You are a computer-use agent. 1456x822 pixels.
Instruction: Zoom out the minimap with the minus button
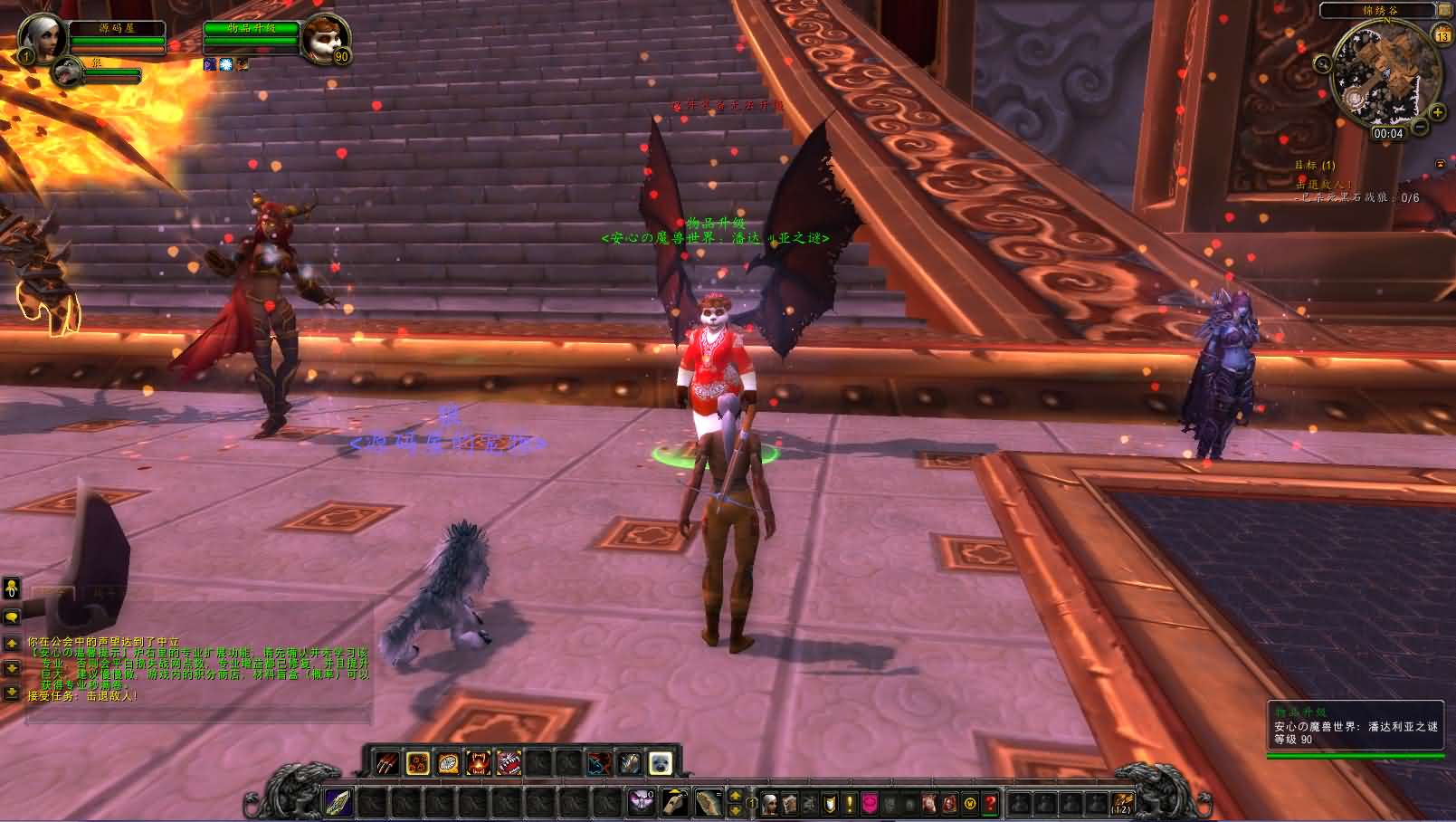(x=1421, y=126)
